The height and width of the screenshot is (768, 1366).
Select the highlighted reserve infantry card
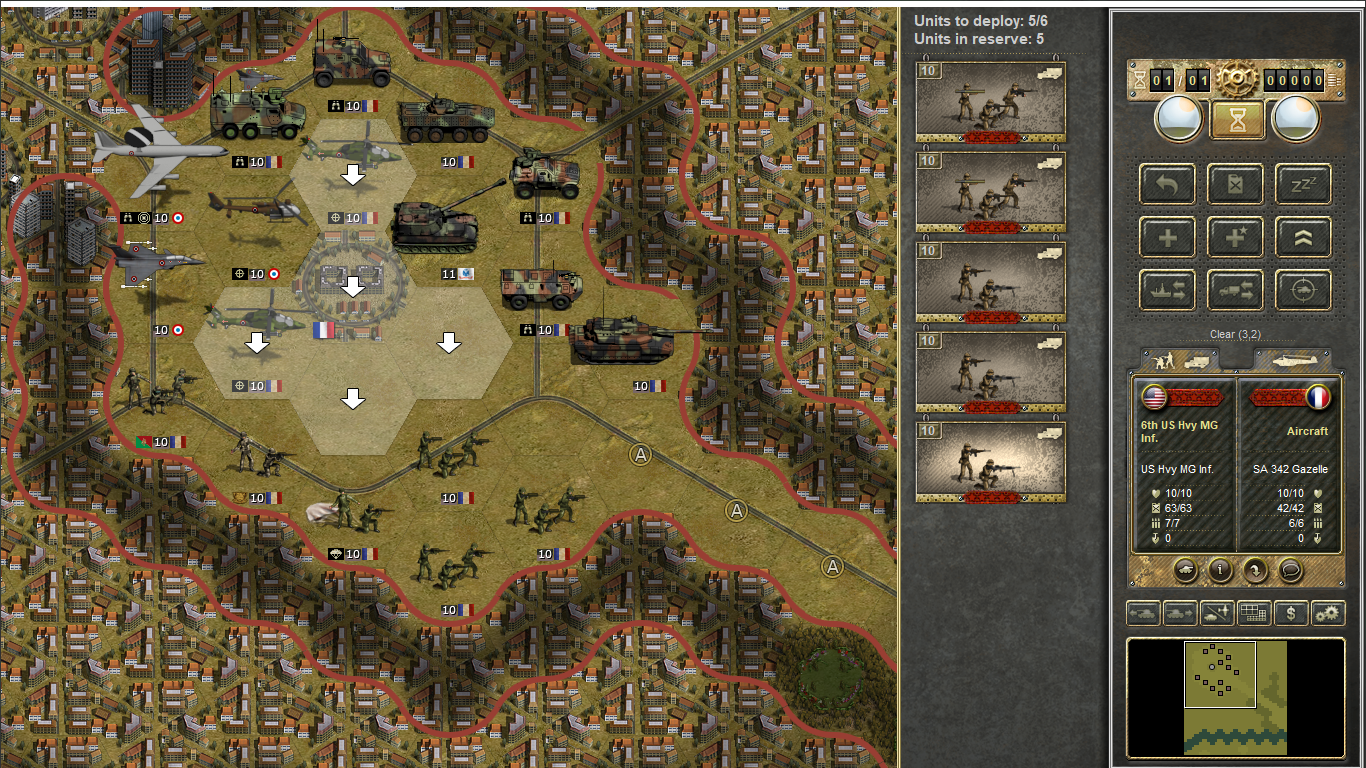pyautogui.click(x=990, y=461)
